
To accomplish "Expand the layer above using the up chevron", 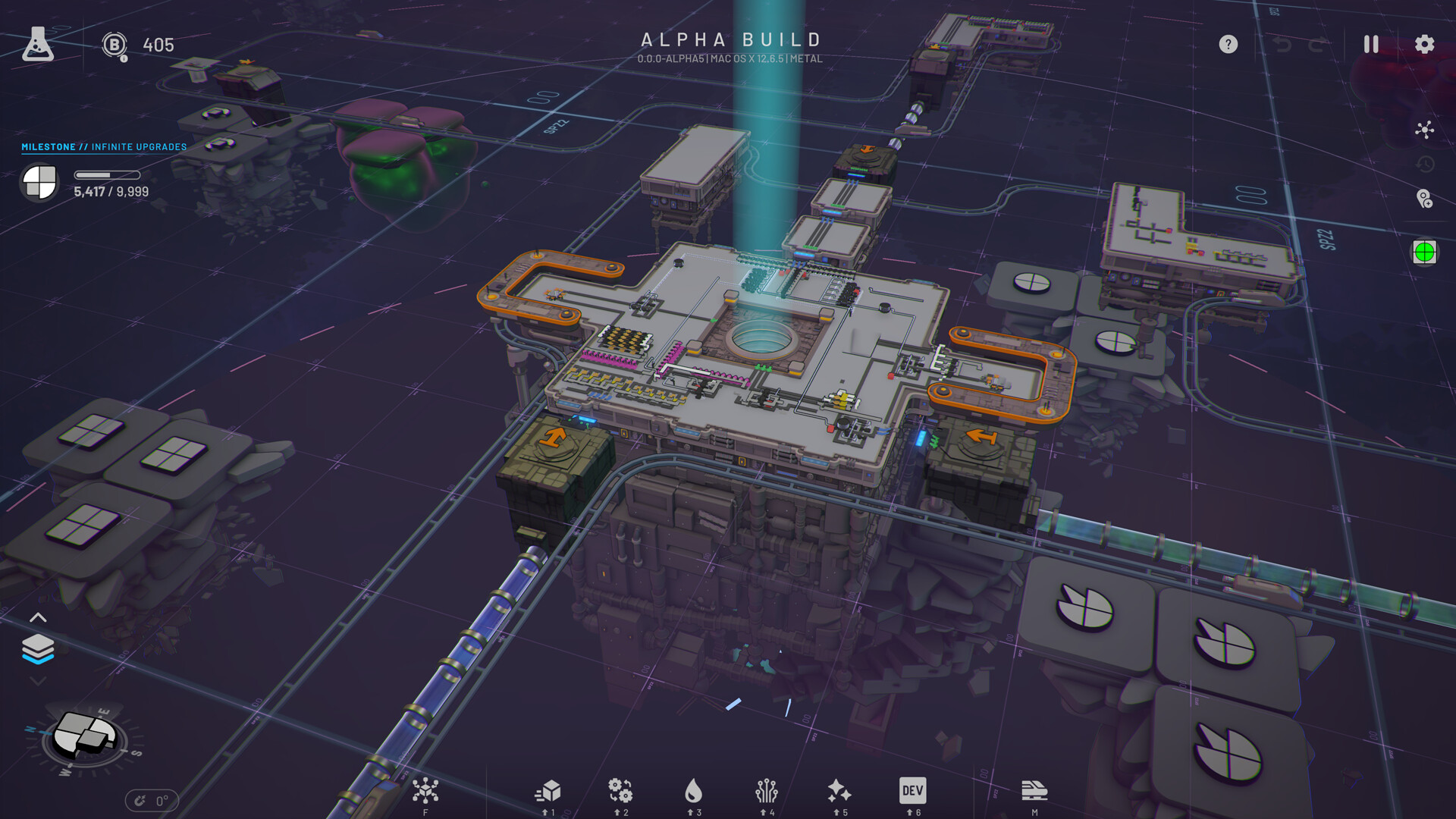I will pyautogui.click(x=37, y=617).
